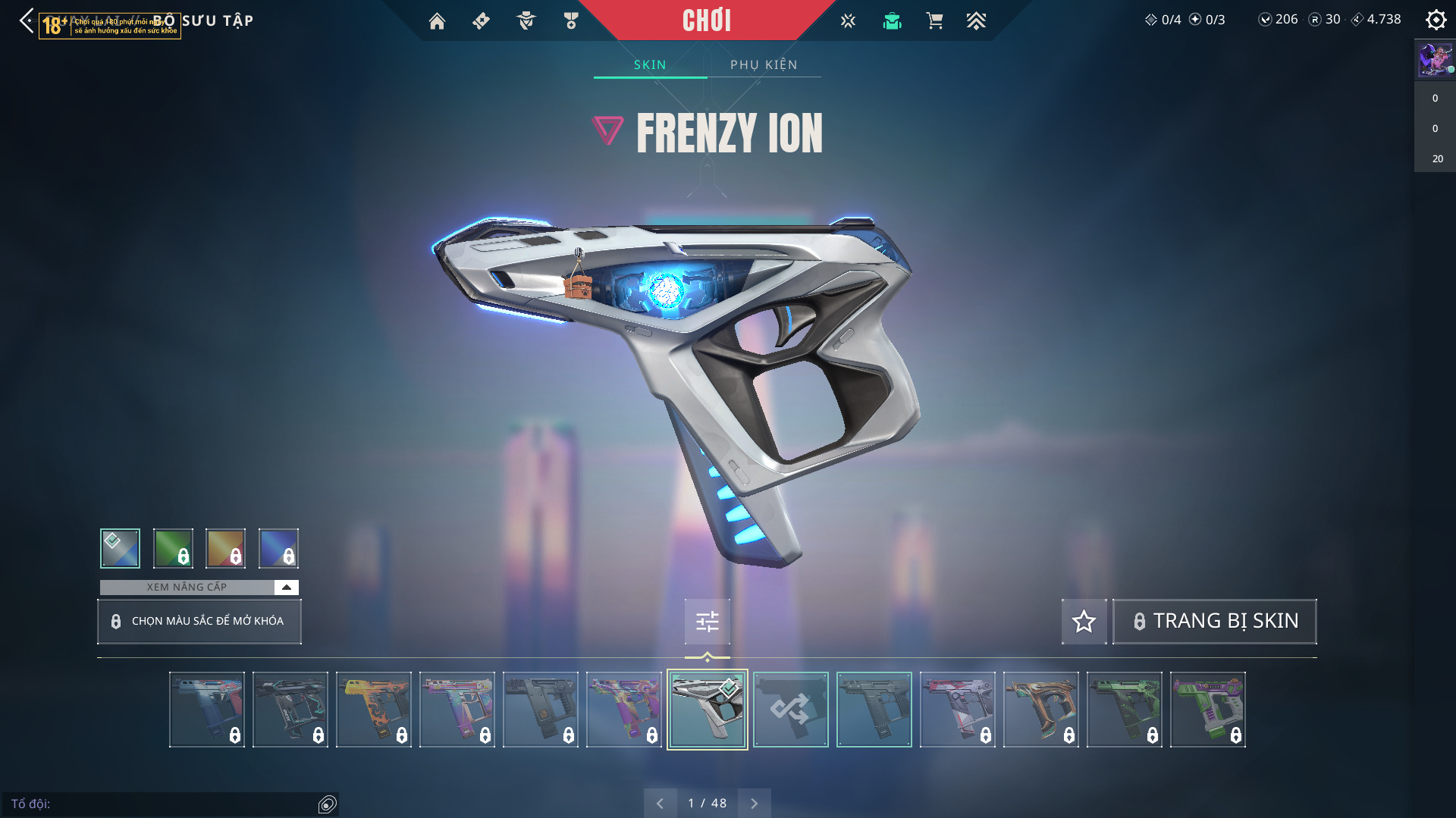Click CHỌN MÀU SẮC ĐỂ MỞ KHÓA button
Screen dimensions: 1456x818
click(199, 621)
